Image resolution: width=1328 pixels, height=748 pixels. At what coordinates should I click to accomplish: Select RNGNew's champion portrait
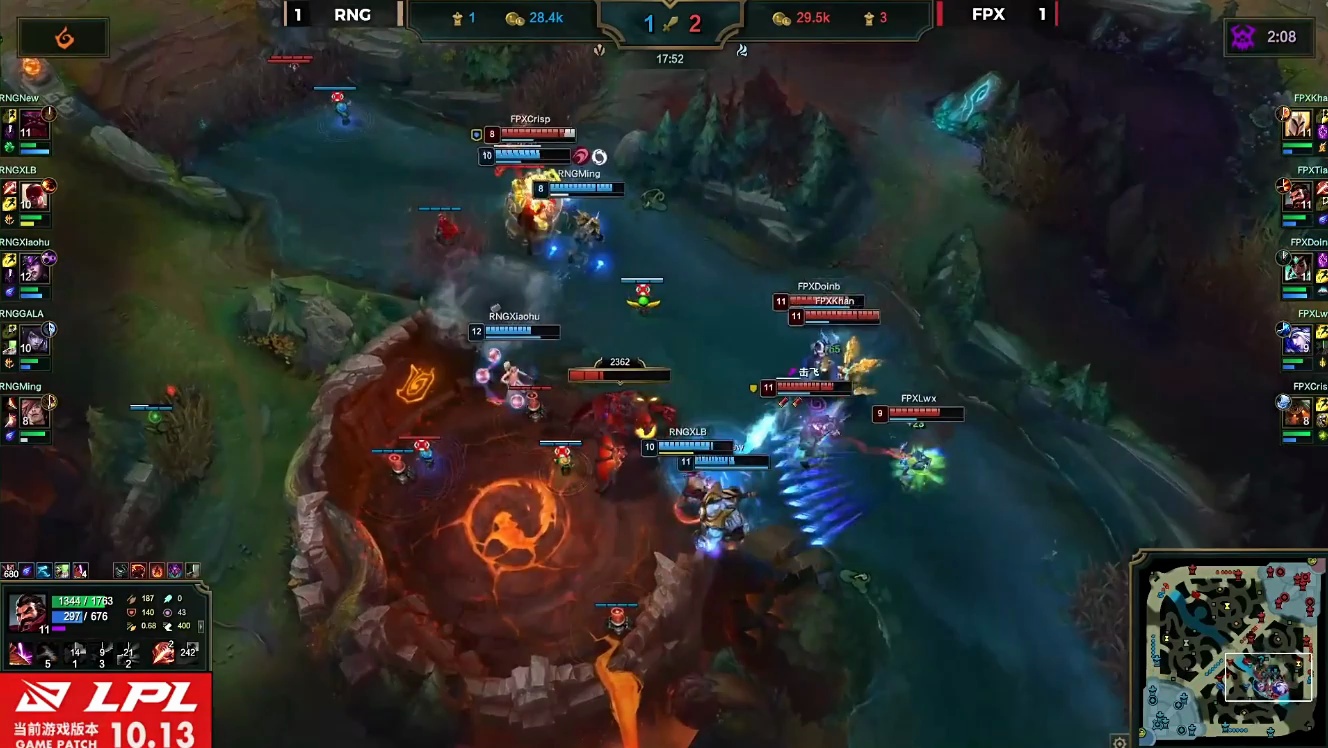pyautogui.click(x=34, y=124)
